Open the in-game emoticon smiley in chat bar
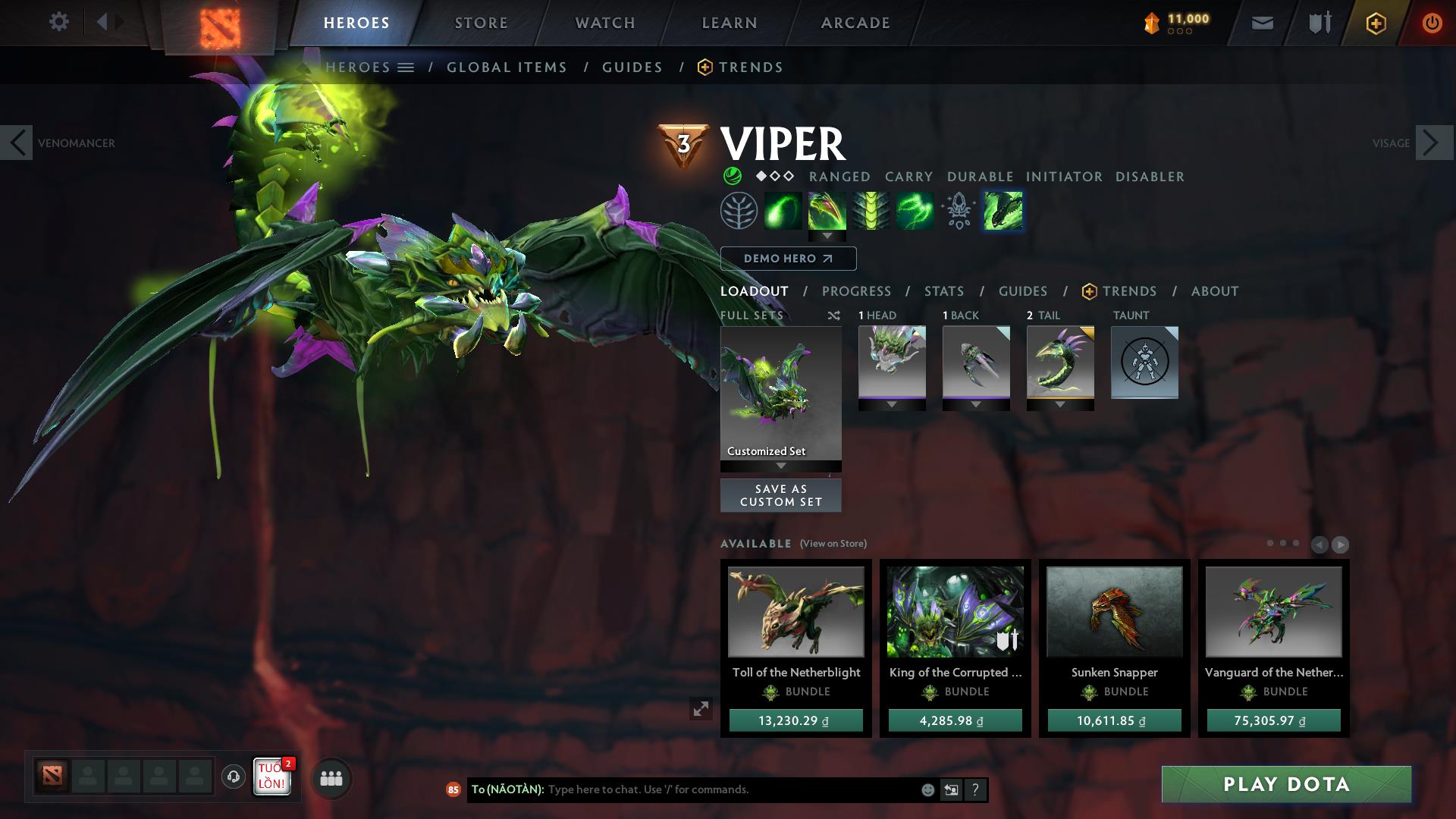The height and width of the screenshot is (819, 1456). coord(927,789)
